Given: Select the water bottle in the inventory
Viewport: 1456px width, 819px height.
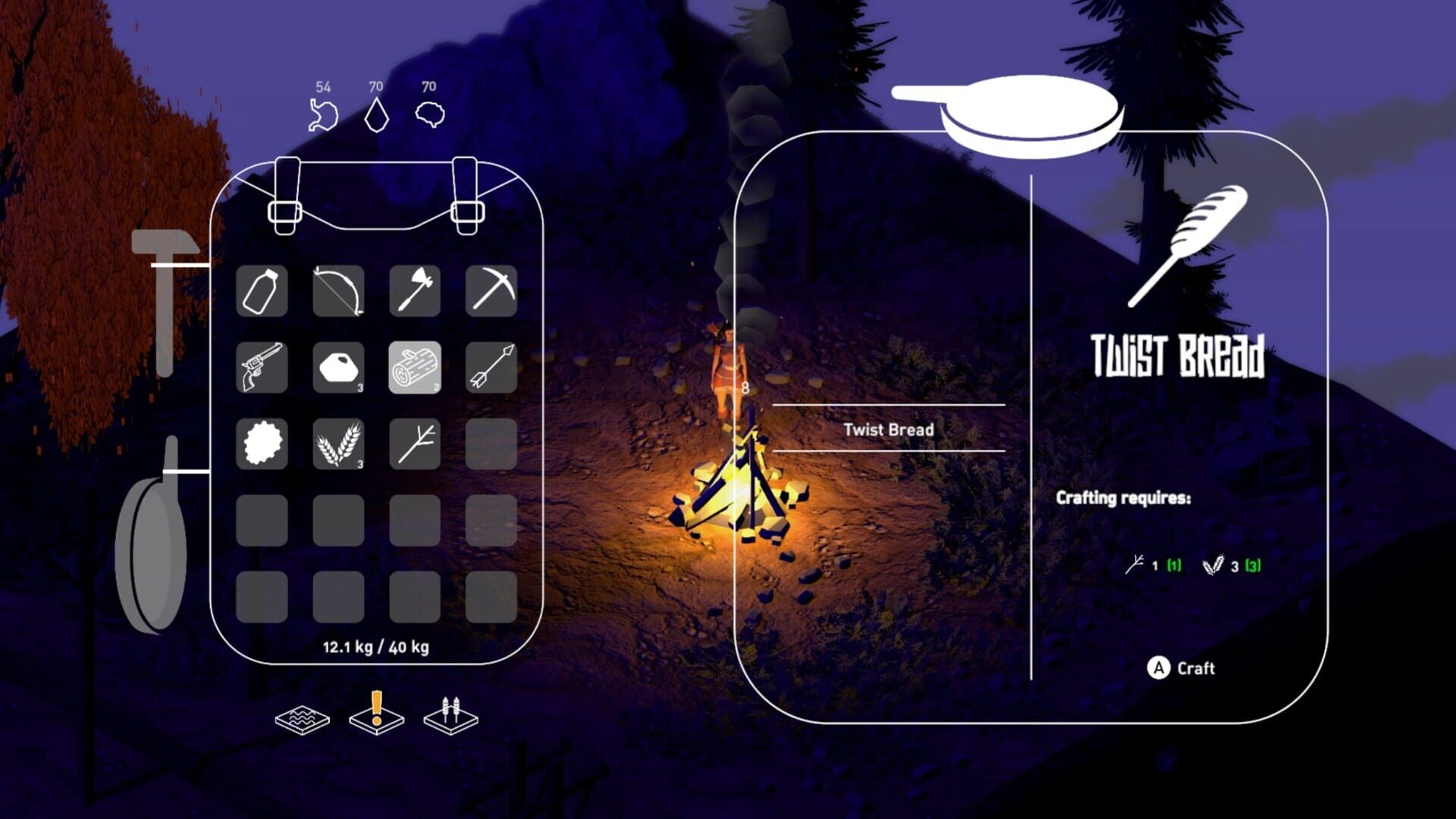Looking at the screenshot, I should point(262,292).
